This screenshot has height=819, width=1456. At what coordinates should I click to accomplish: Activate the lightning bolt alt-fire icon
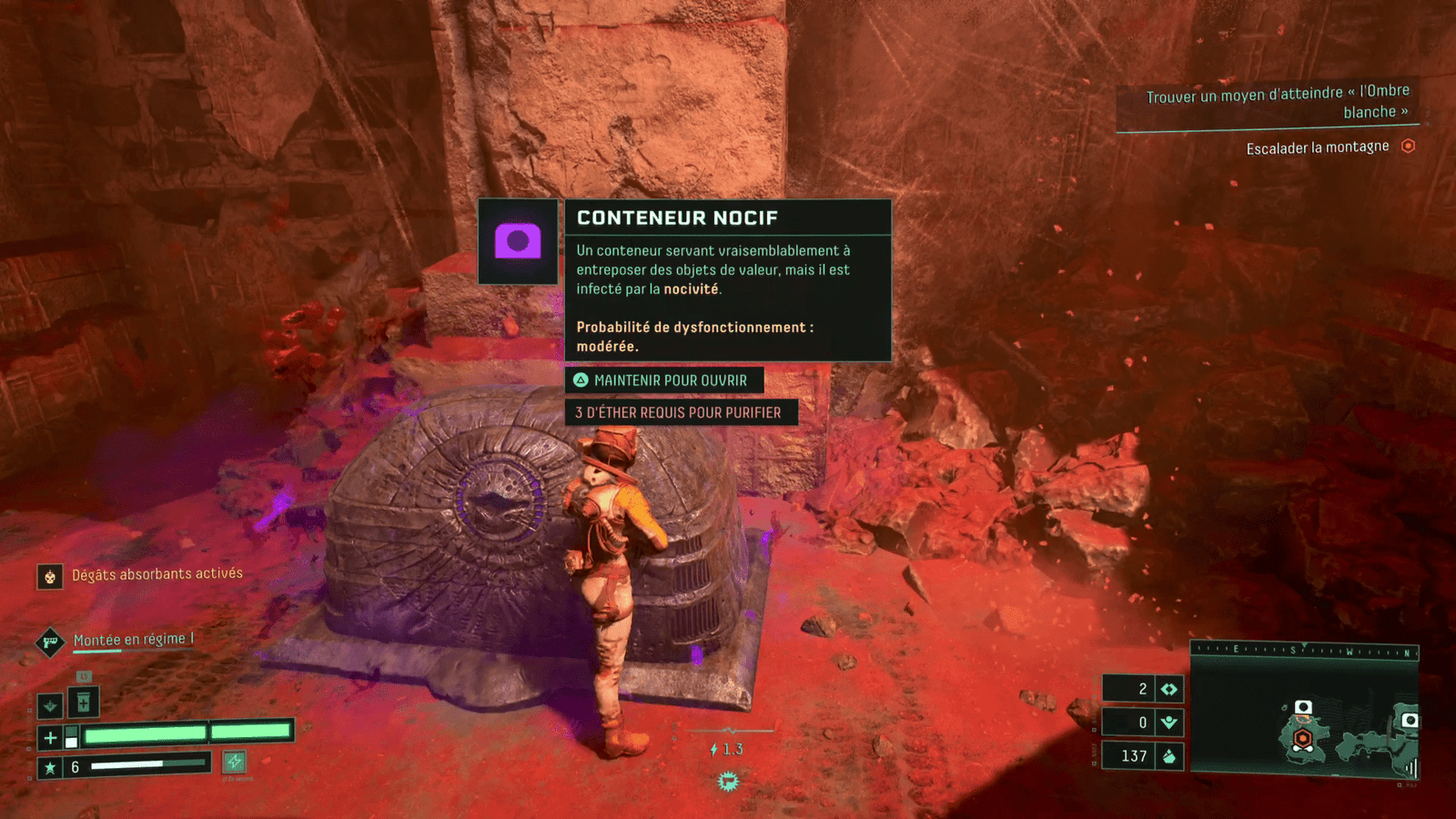235,762
